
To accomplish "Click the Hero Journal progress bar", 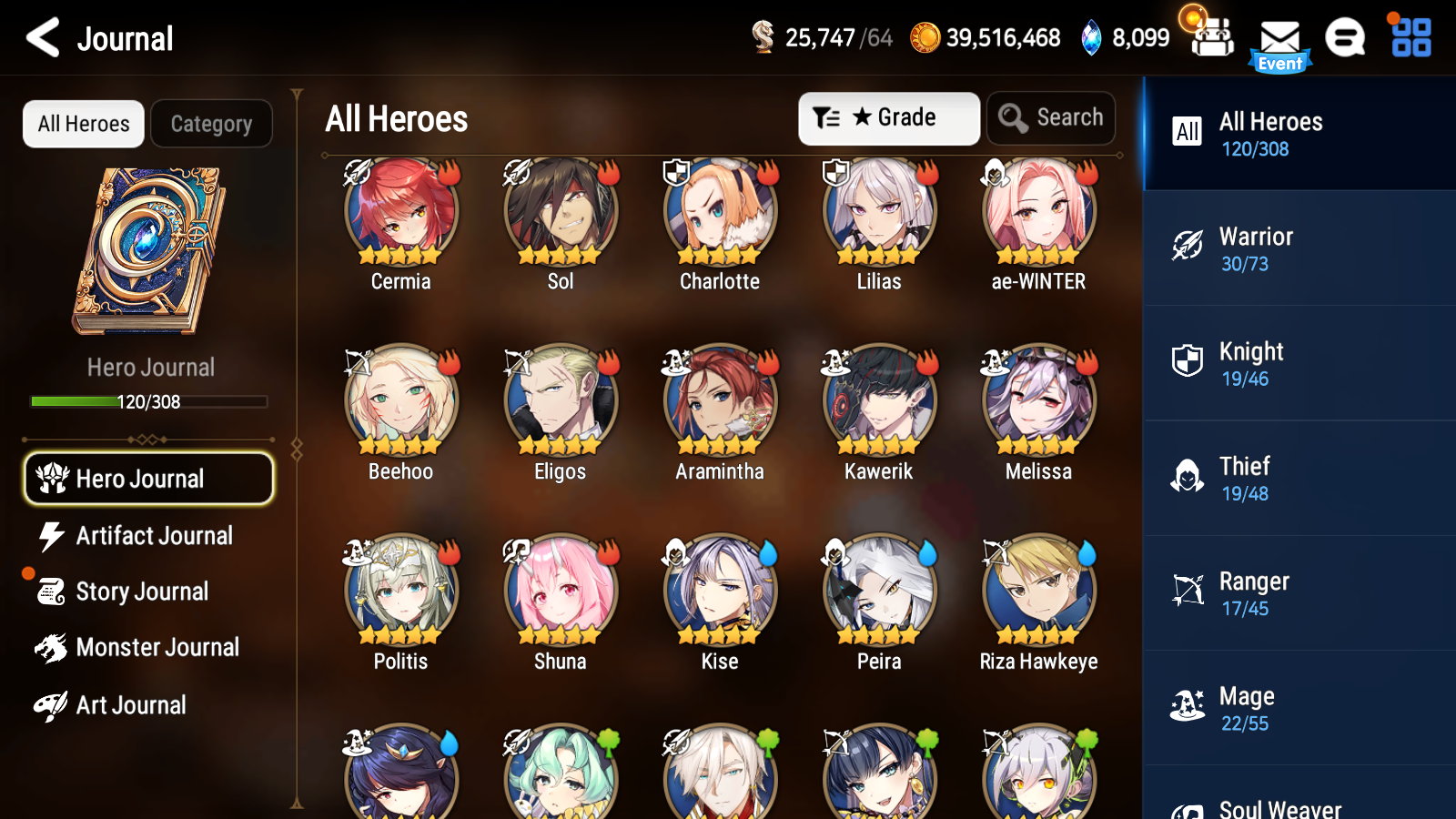I will [148, 401].
